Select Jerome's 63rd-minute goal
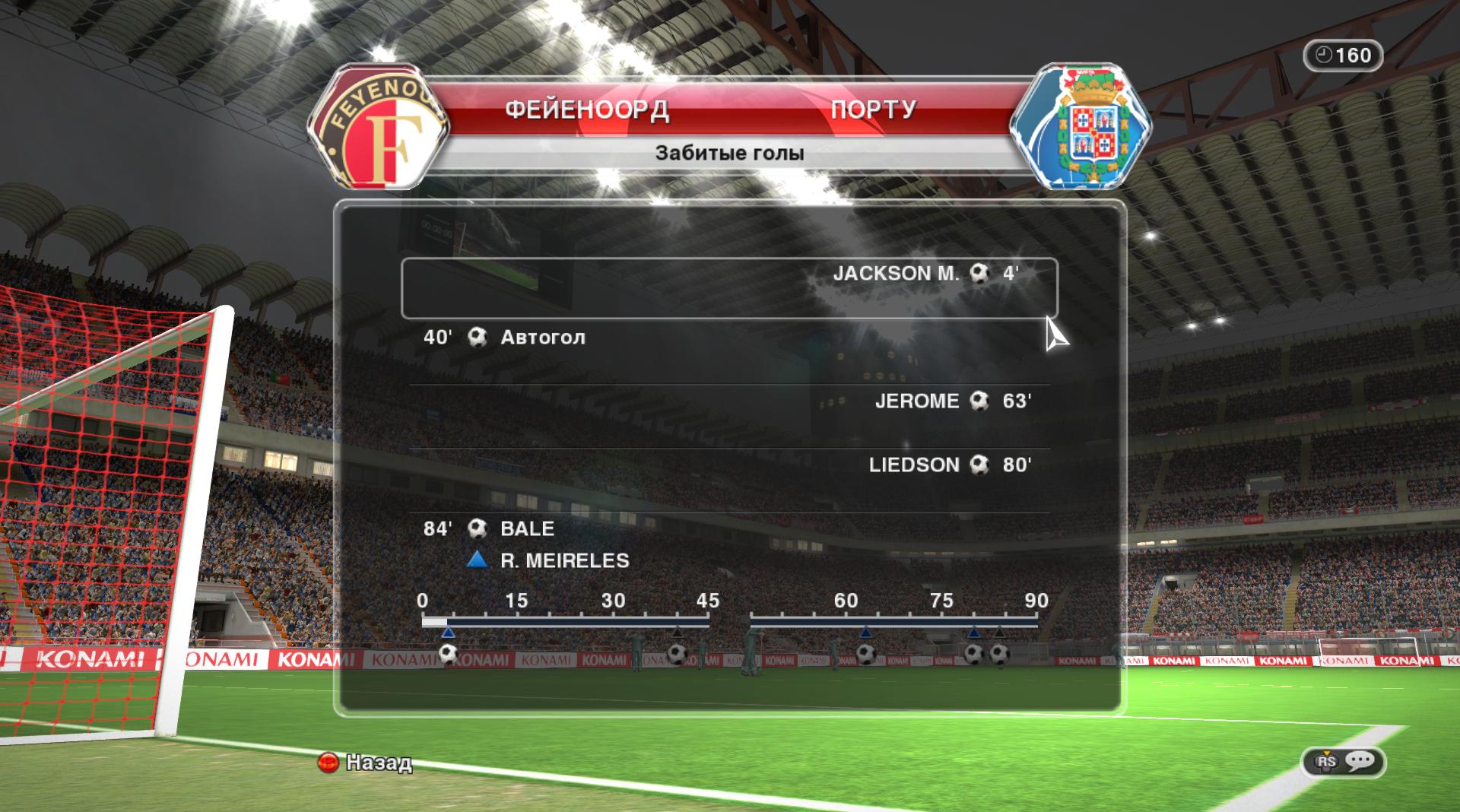This screenshot has height=812, width=1460. point(728,401)
